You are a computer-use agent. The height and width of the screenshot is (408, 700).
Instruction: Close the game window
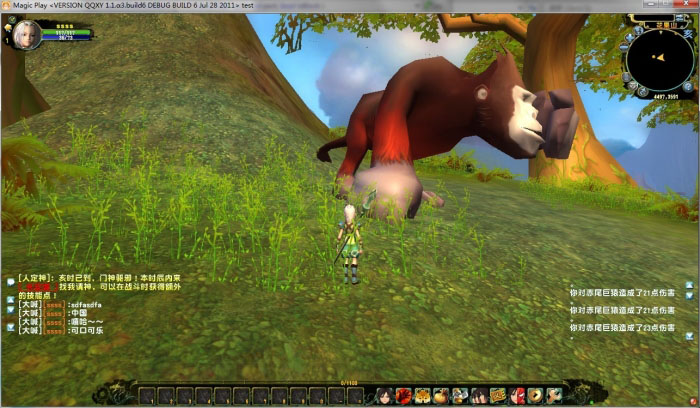[688, 6]
